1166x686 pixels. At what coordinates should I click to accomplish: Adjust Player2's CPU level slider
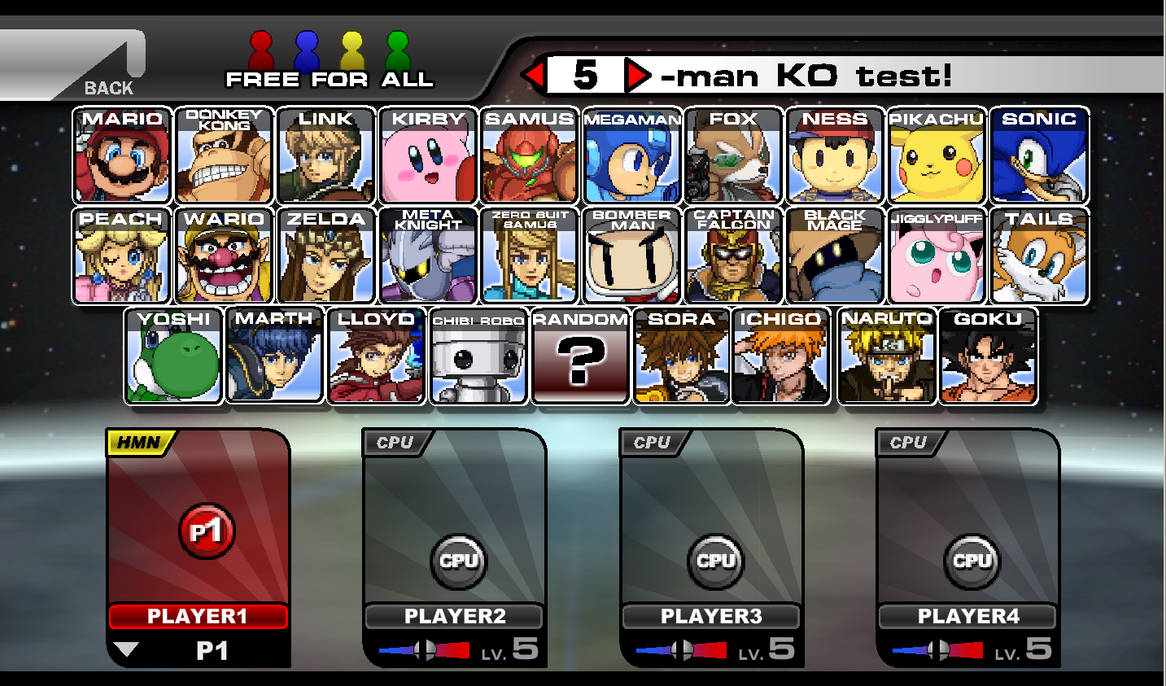(423, 651)
